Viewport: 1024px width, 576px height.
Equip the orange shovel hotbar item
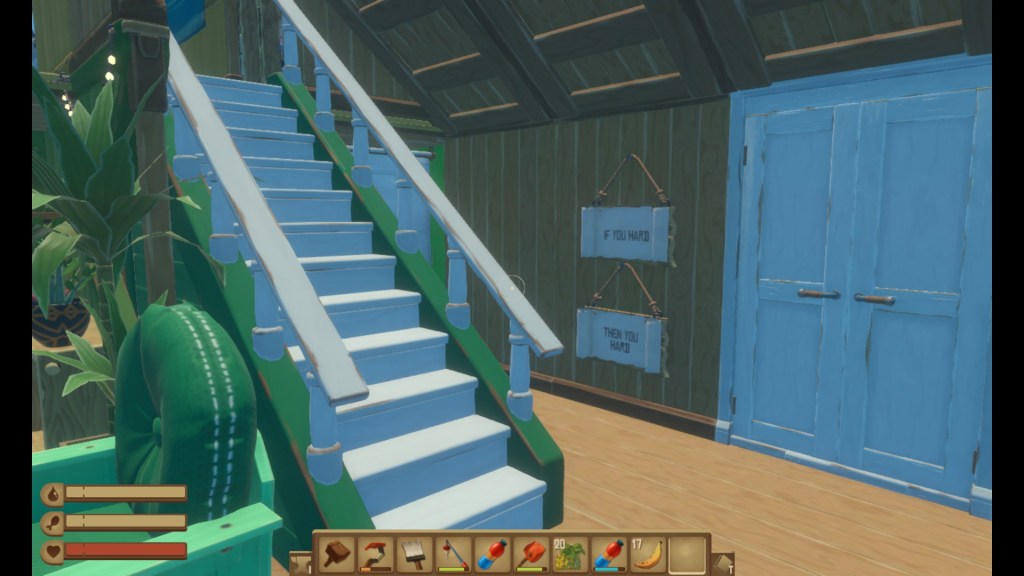point(531,553)
